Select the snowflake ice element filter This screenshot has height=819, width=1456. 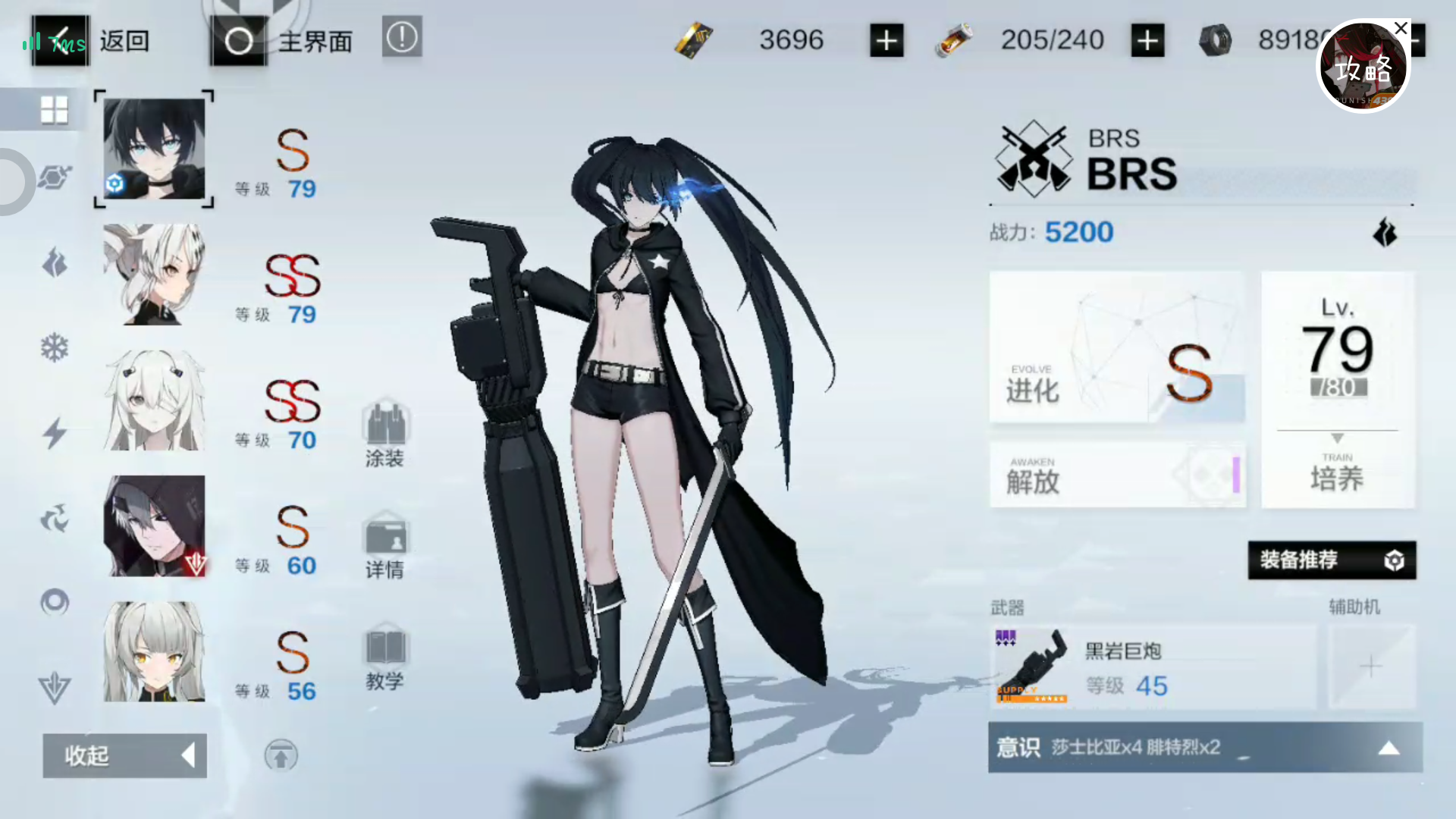[x=55, y=347]
